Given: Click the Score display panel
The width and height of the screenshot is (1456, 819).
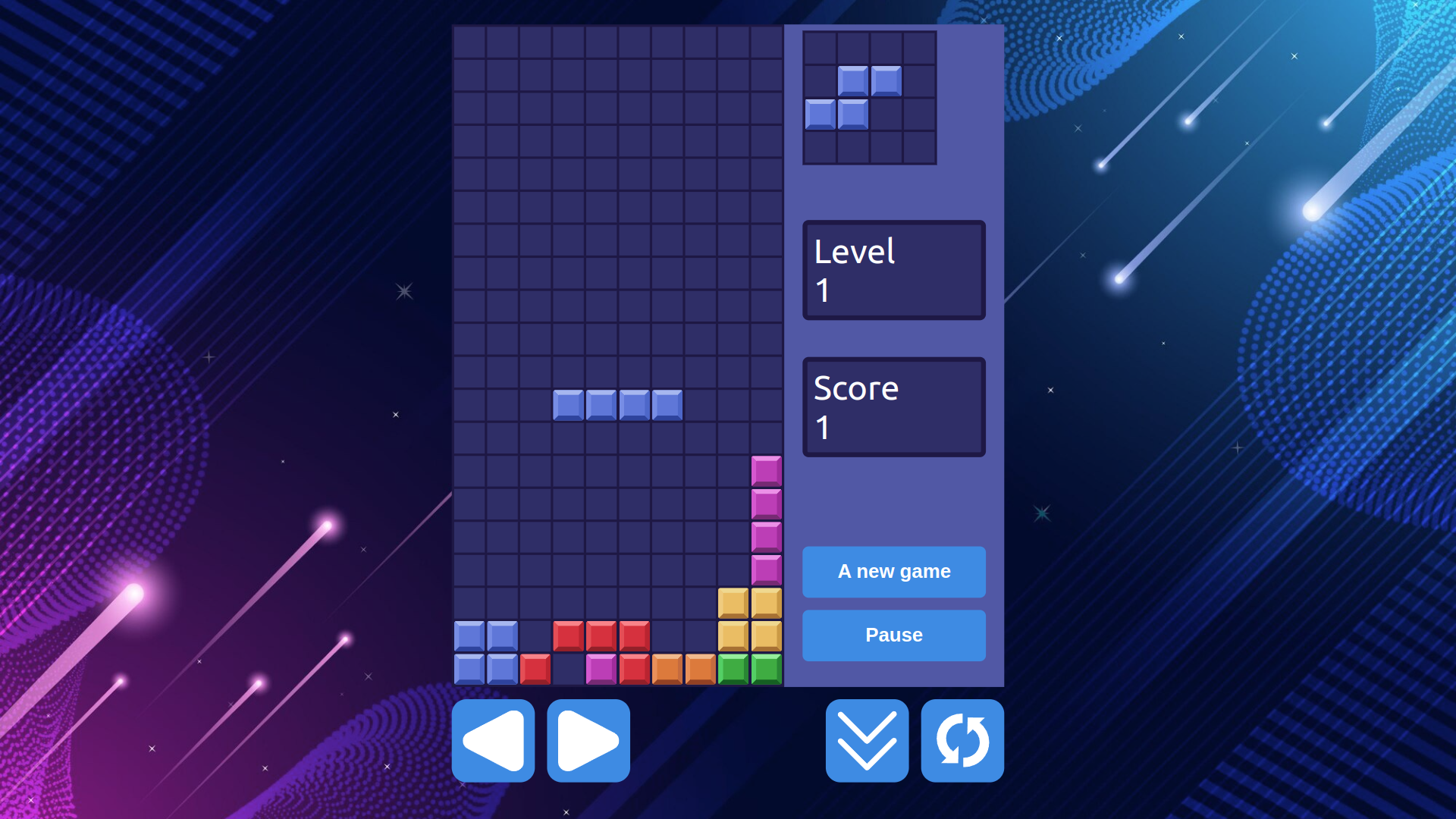Looking at the screenshot, I should (x=893, y=406).
